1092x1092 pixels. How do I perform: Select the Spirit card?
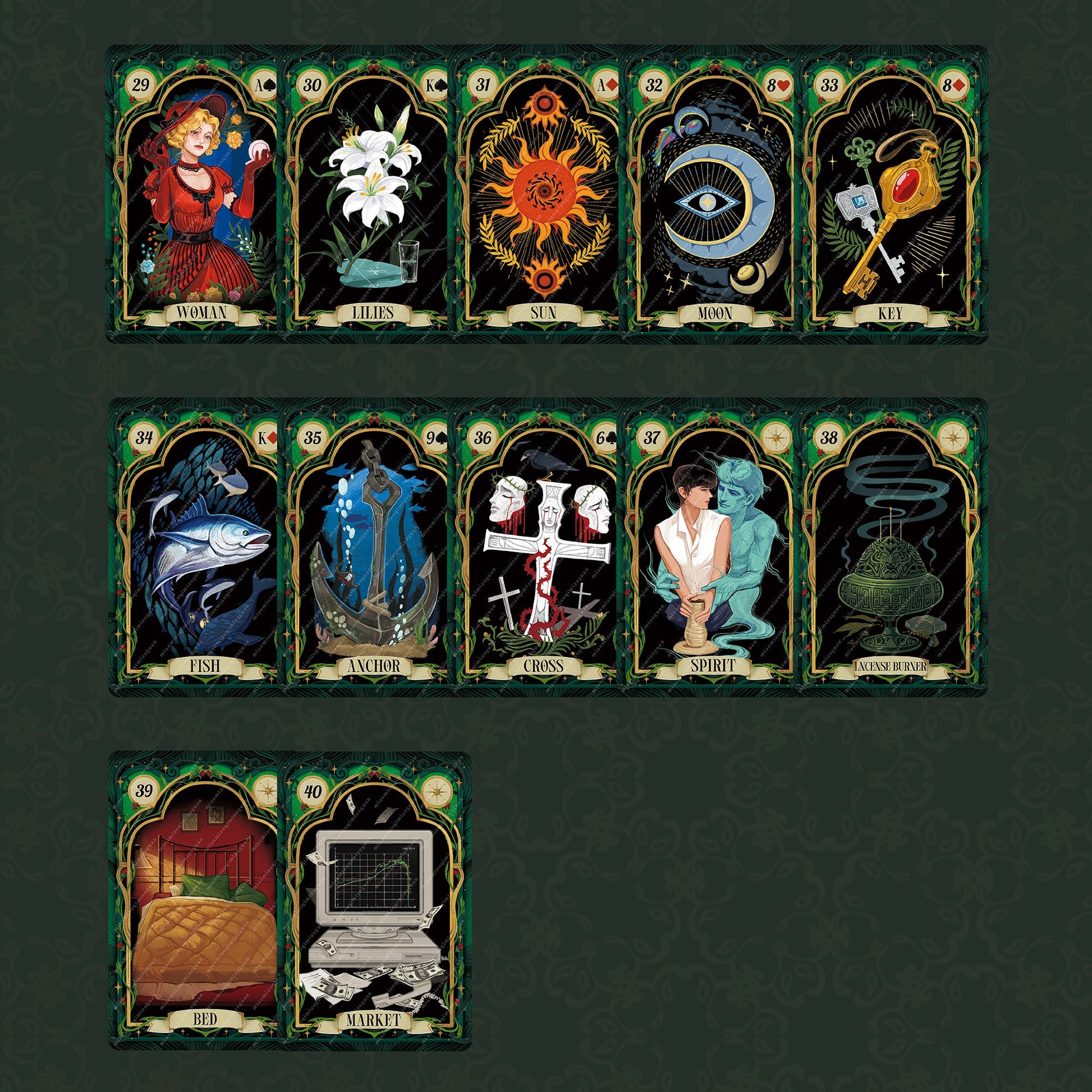coord(713,547)
